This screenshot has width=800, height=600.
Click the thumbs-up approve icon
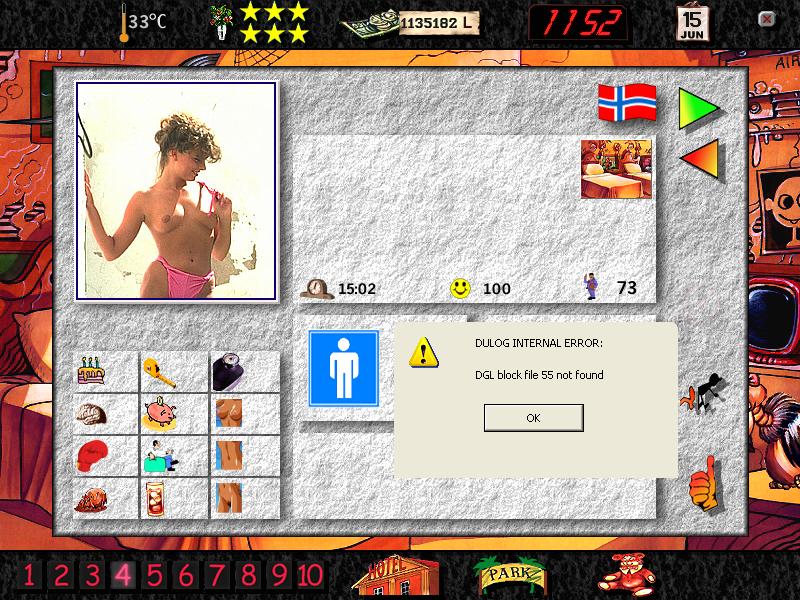[703, 482]
